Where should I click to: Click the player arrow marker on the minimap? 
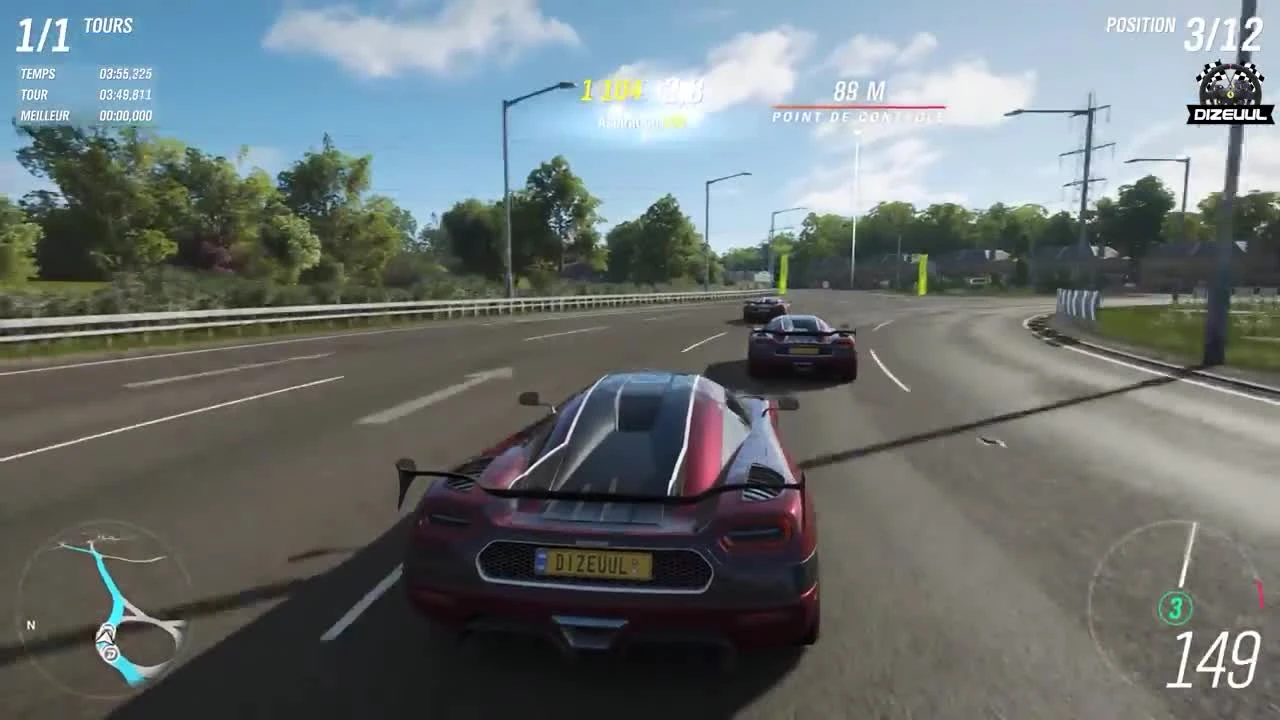point(104,634)
